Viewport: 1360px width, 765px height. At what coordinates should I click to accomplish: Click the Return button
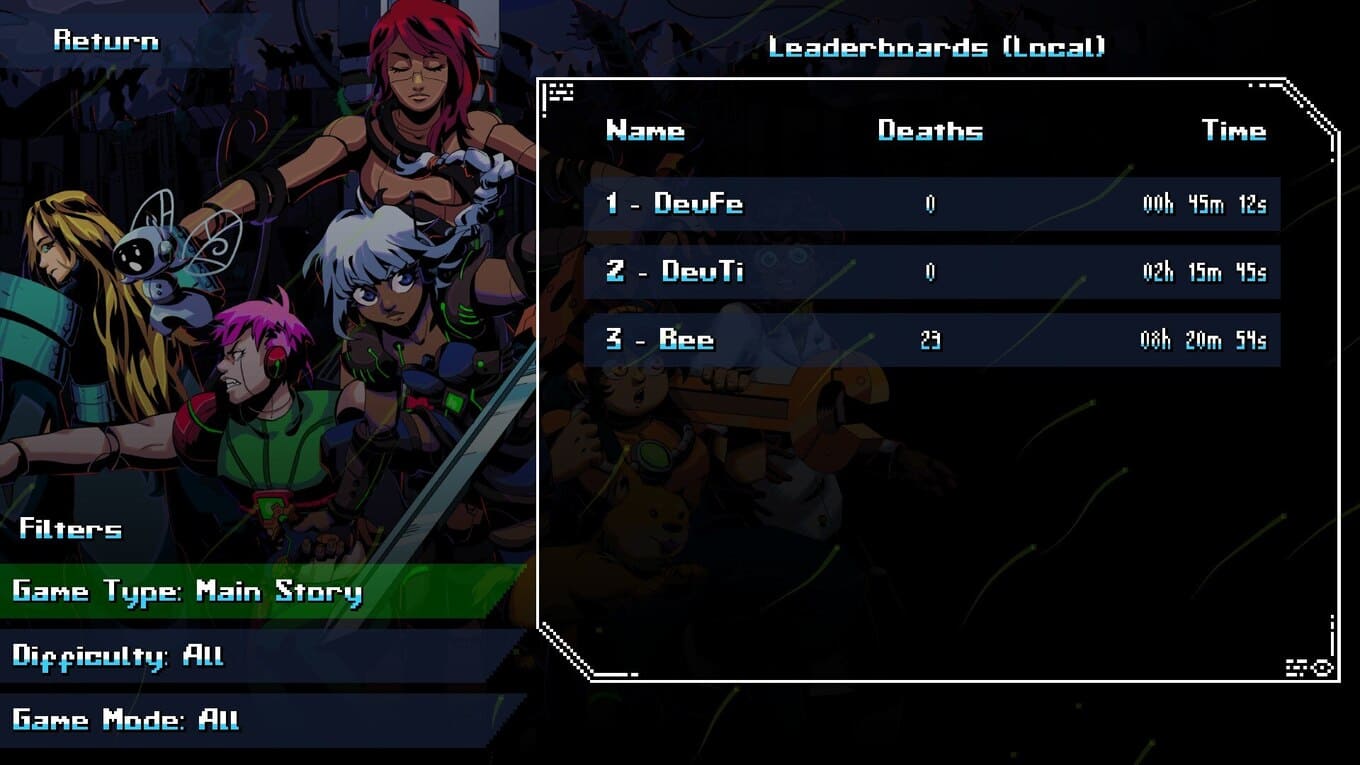pyautogui.click(x=106, y=41)
